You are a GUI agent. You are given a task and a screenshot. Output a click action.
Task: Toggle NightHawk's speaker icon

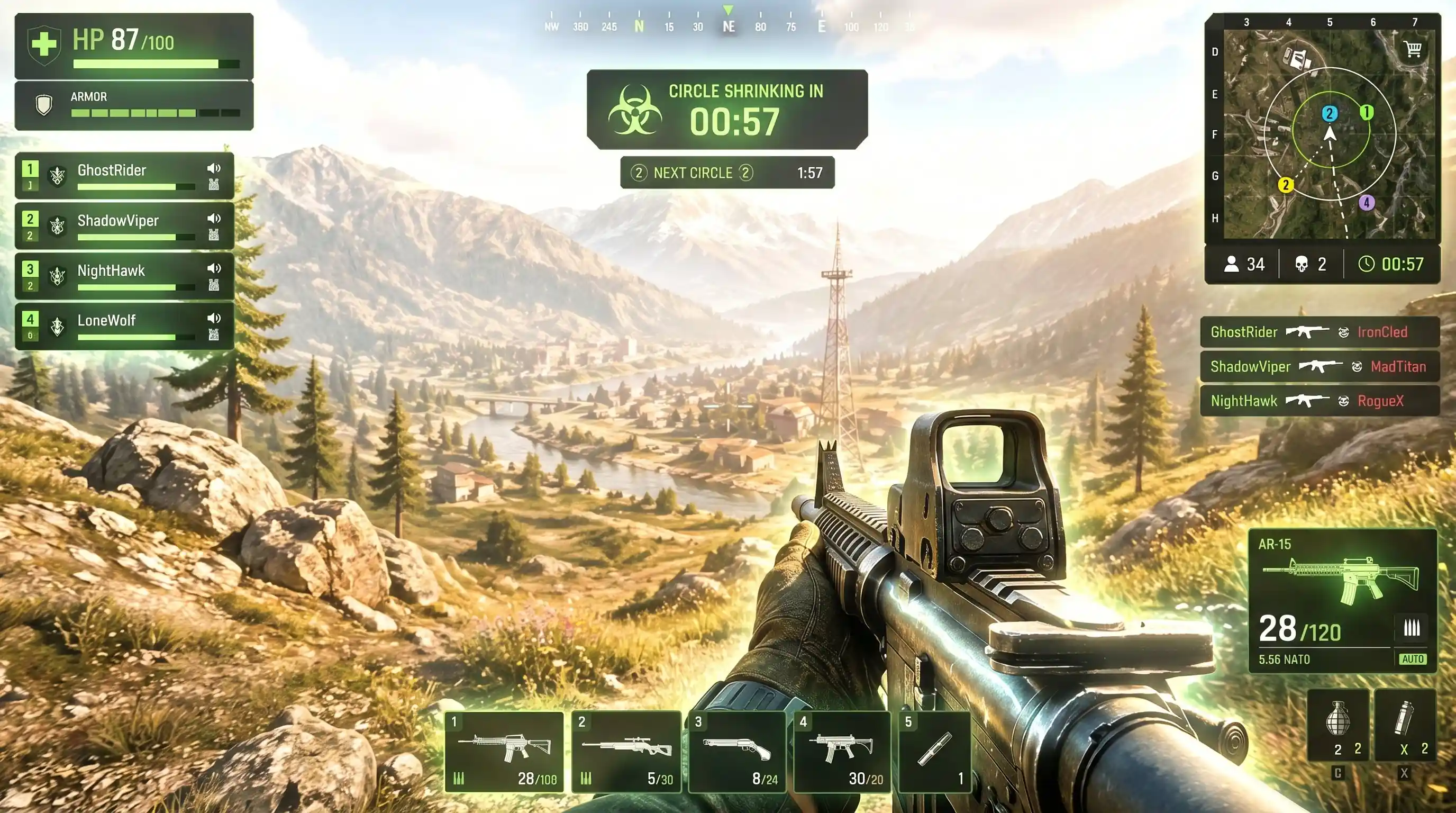(x=214, y=268)
